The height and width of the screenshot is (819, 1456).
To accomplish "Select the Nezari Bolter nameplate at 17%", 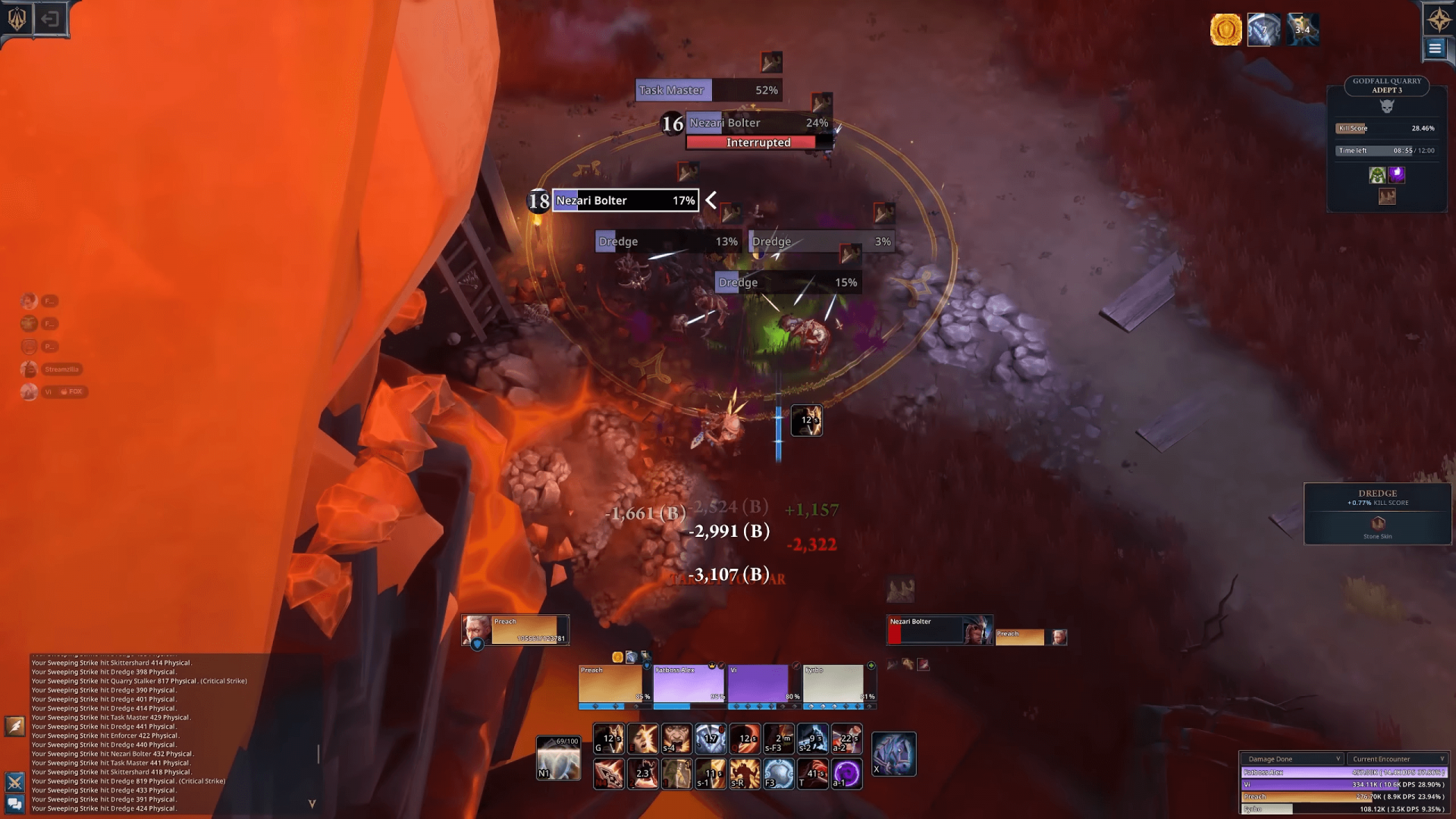I will coord(625,200).
